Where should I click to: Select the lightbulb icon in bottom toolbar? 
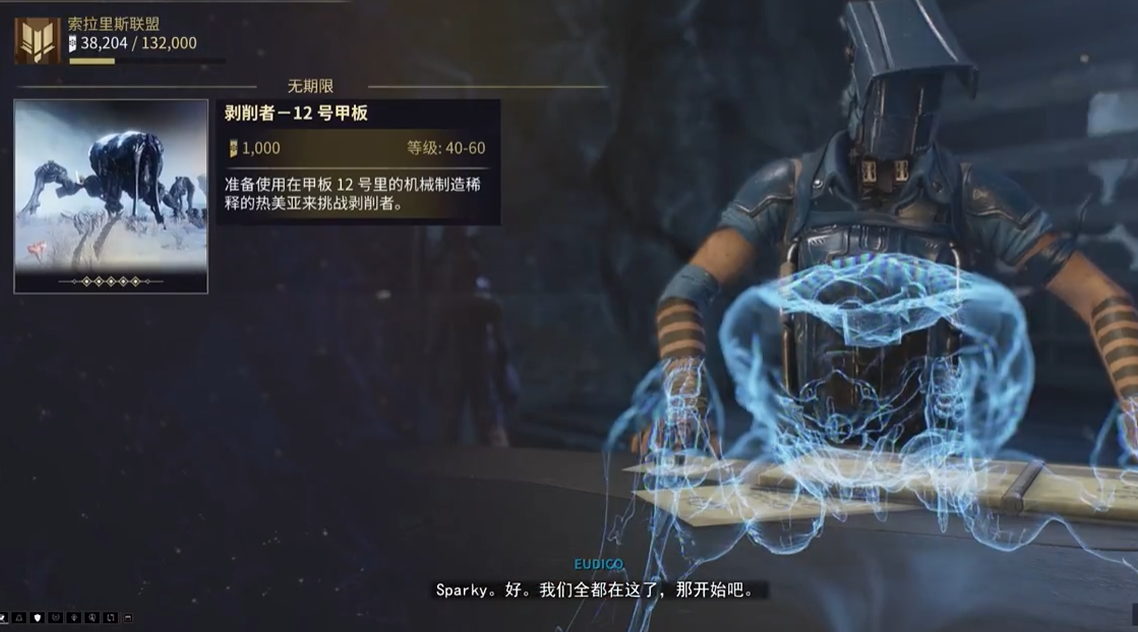point(74,618)
